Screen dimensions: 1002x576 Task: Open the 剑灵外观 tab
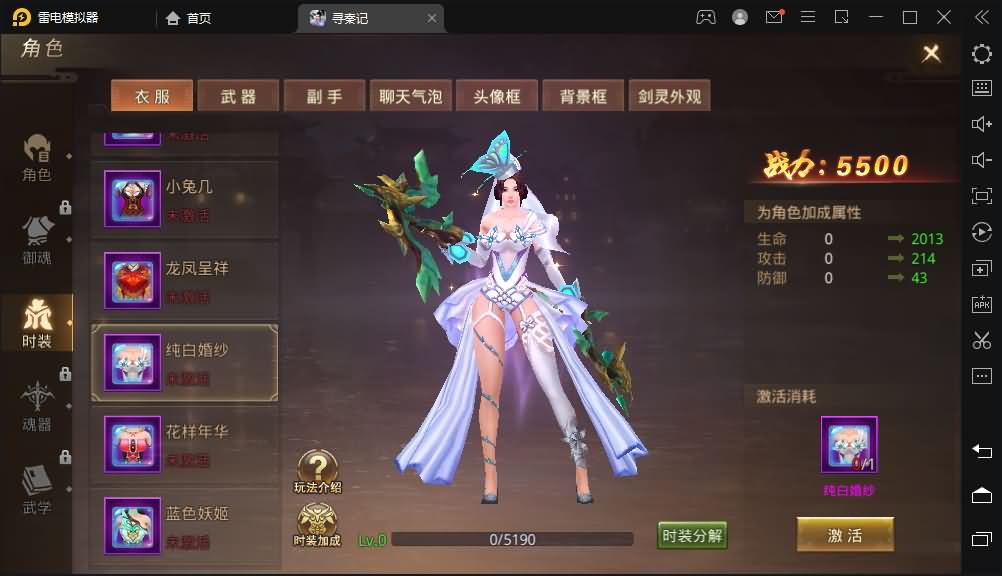coord(670,96)
